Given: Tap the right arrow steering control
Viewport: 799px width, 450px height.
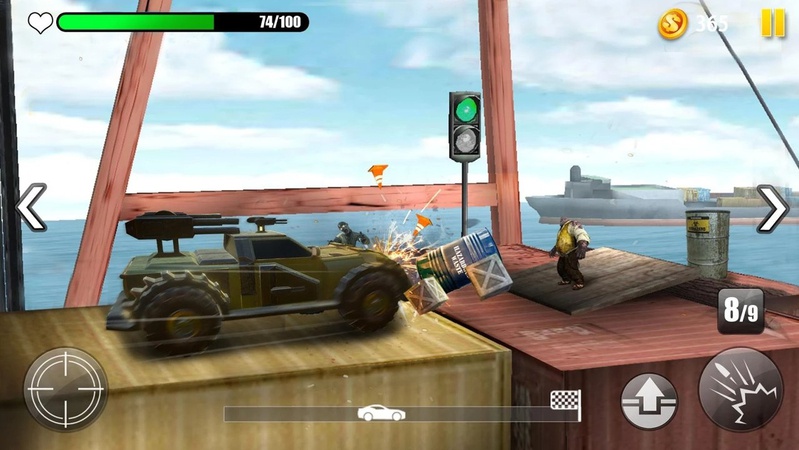Looking at the screenshot, I should click(771, 208).
